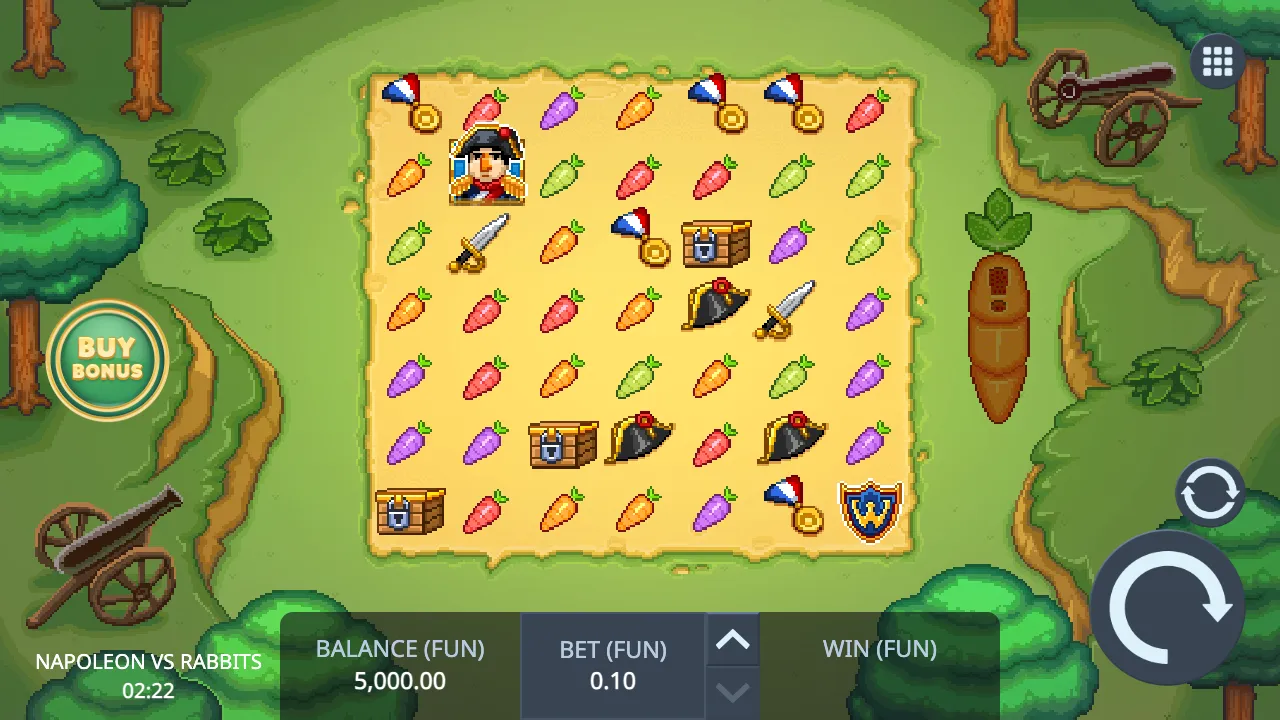Image resolution: width=1280 pixels, height=720 pixels.
Task: Decrease the bet with the down arrow
Action: pyautogui.click(x=733, y=692)
